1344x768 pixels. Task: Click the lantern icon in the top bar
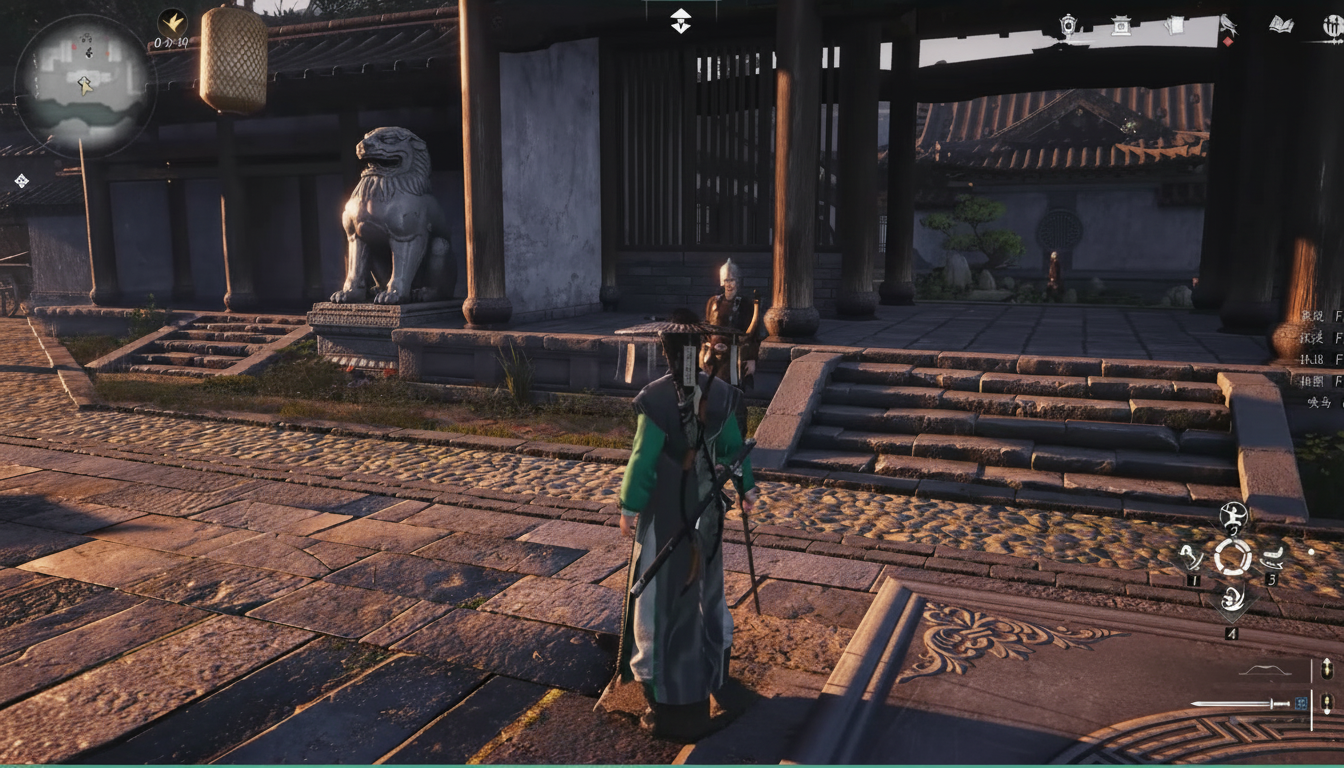coord(1069,26)
